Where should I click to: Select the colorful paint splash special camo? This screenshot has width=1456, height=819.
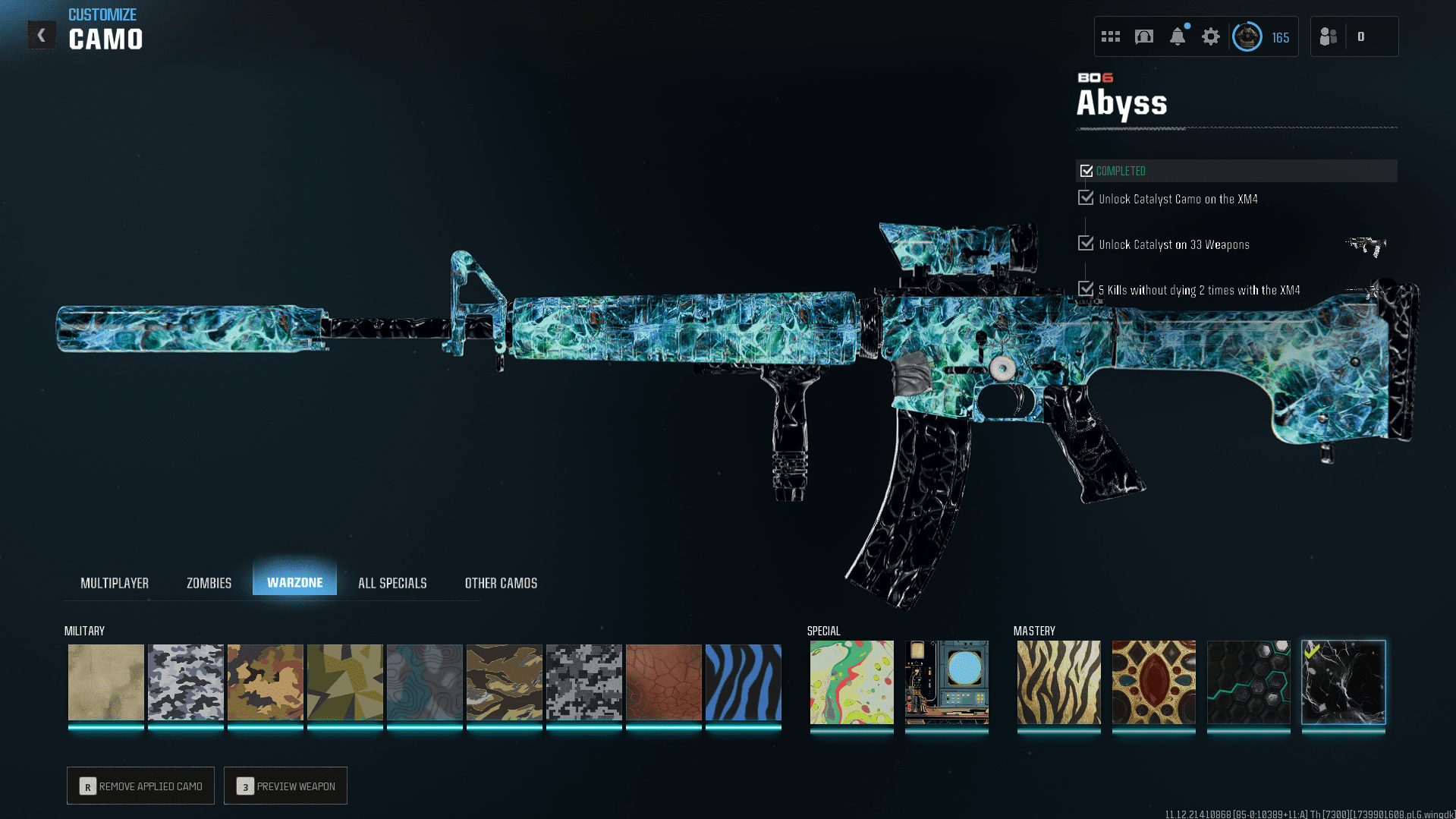tap(851, 682)
